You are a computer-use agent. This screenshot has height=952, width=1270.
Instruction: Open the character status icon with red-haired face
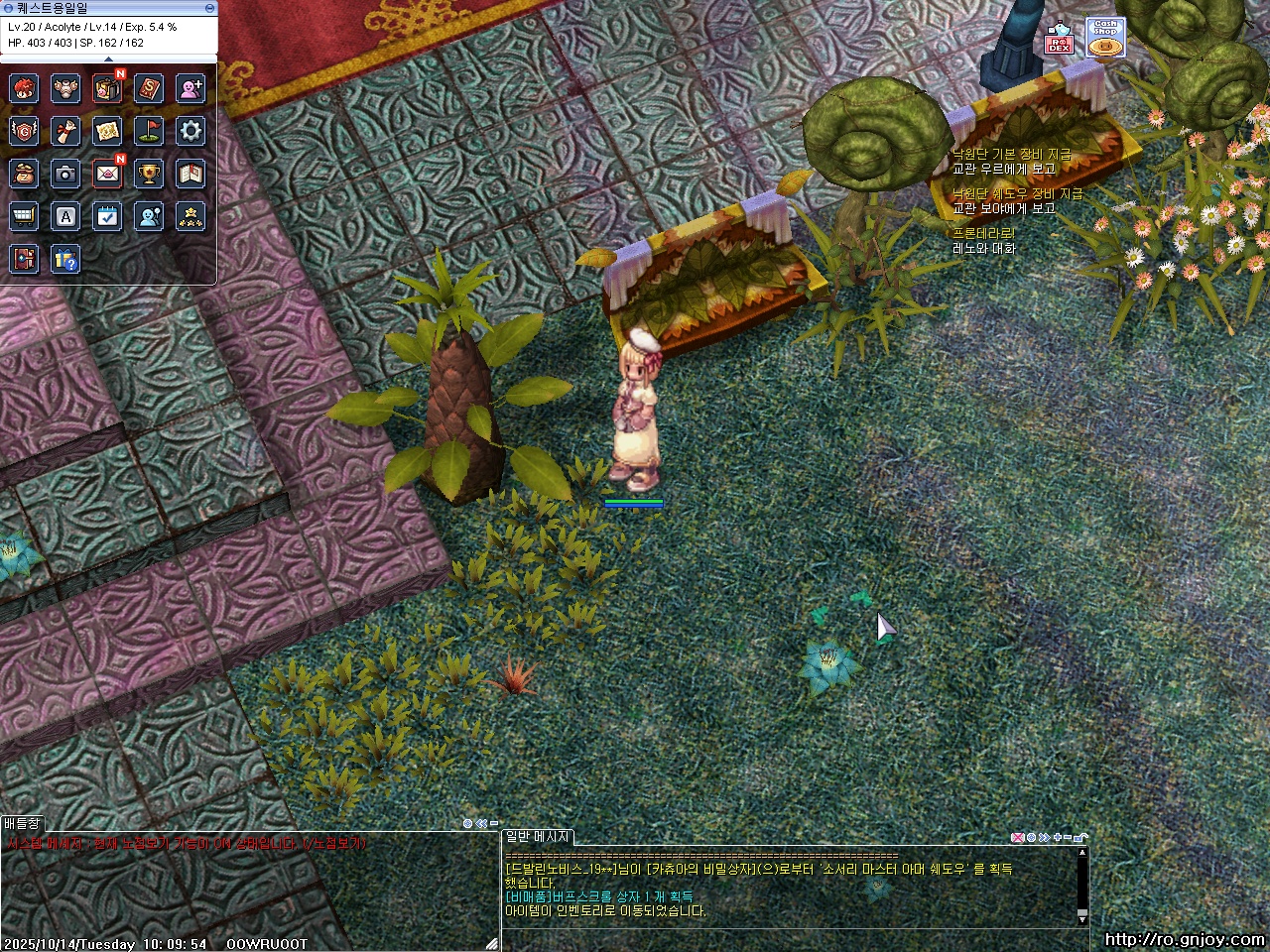24,88
